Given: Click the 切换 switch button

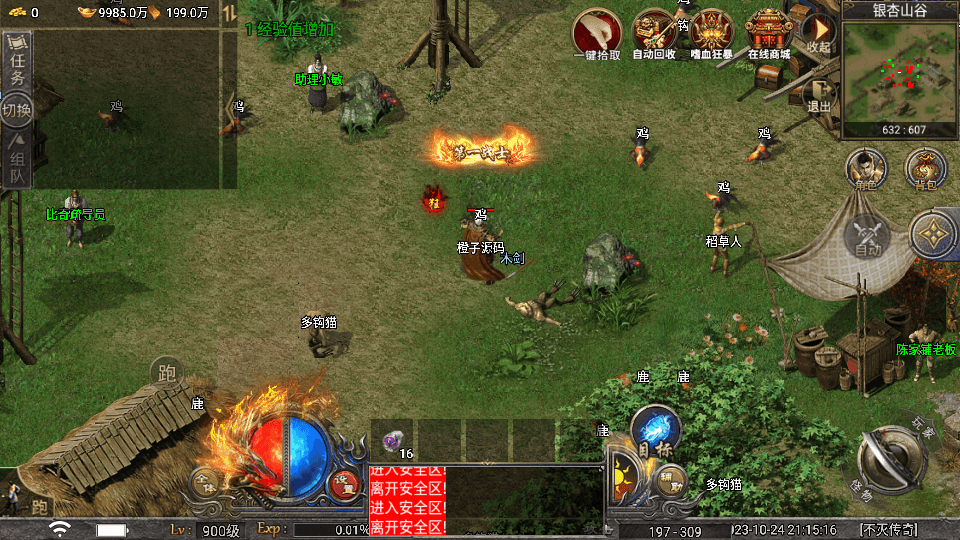Looking at the screenshot, I should [17, 108].
